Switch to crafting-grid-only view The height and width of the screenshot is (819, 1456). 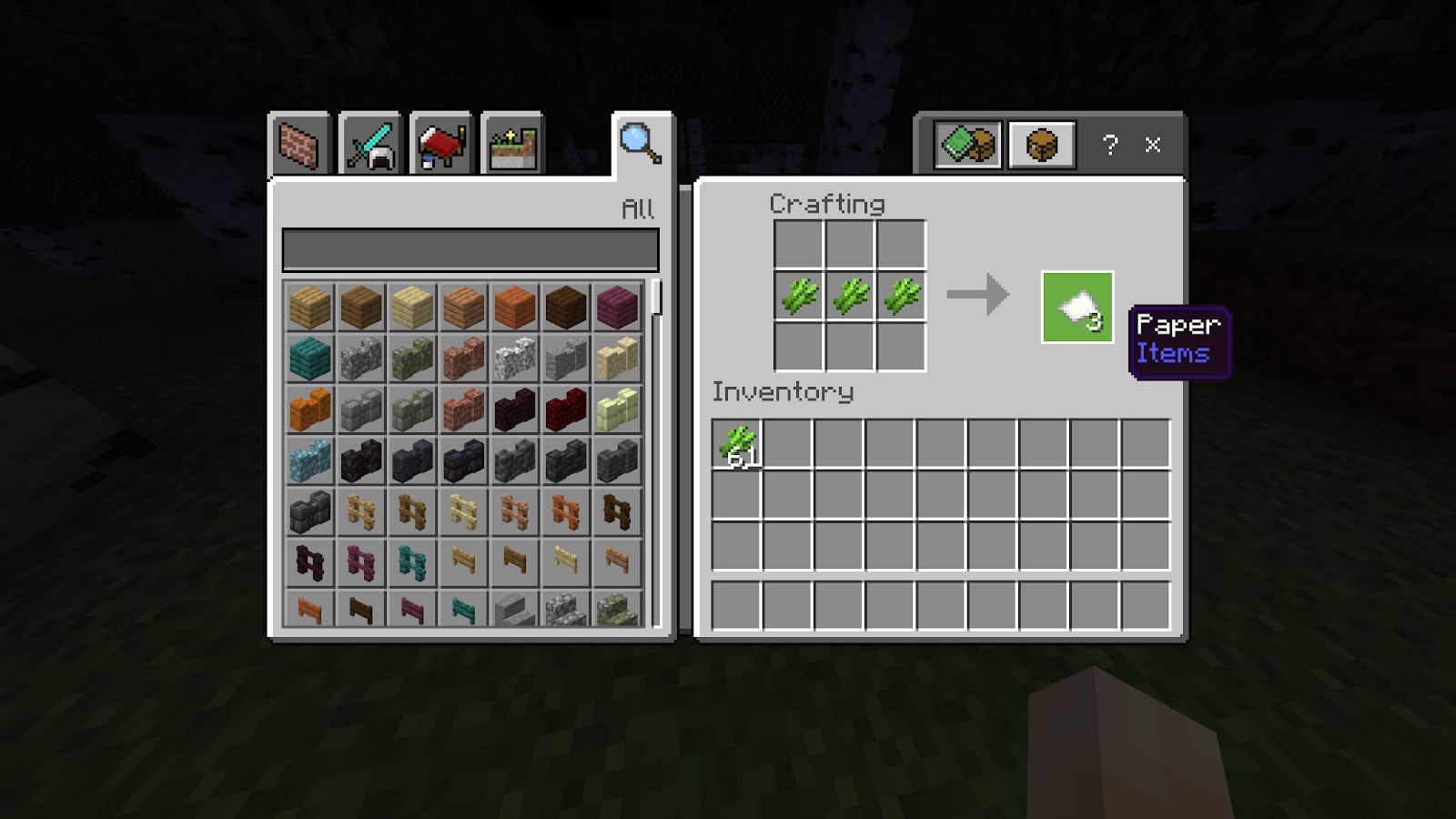coord(1039,144)
